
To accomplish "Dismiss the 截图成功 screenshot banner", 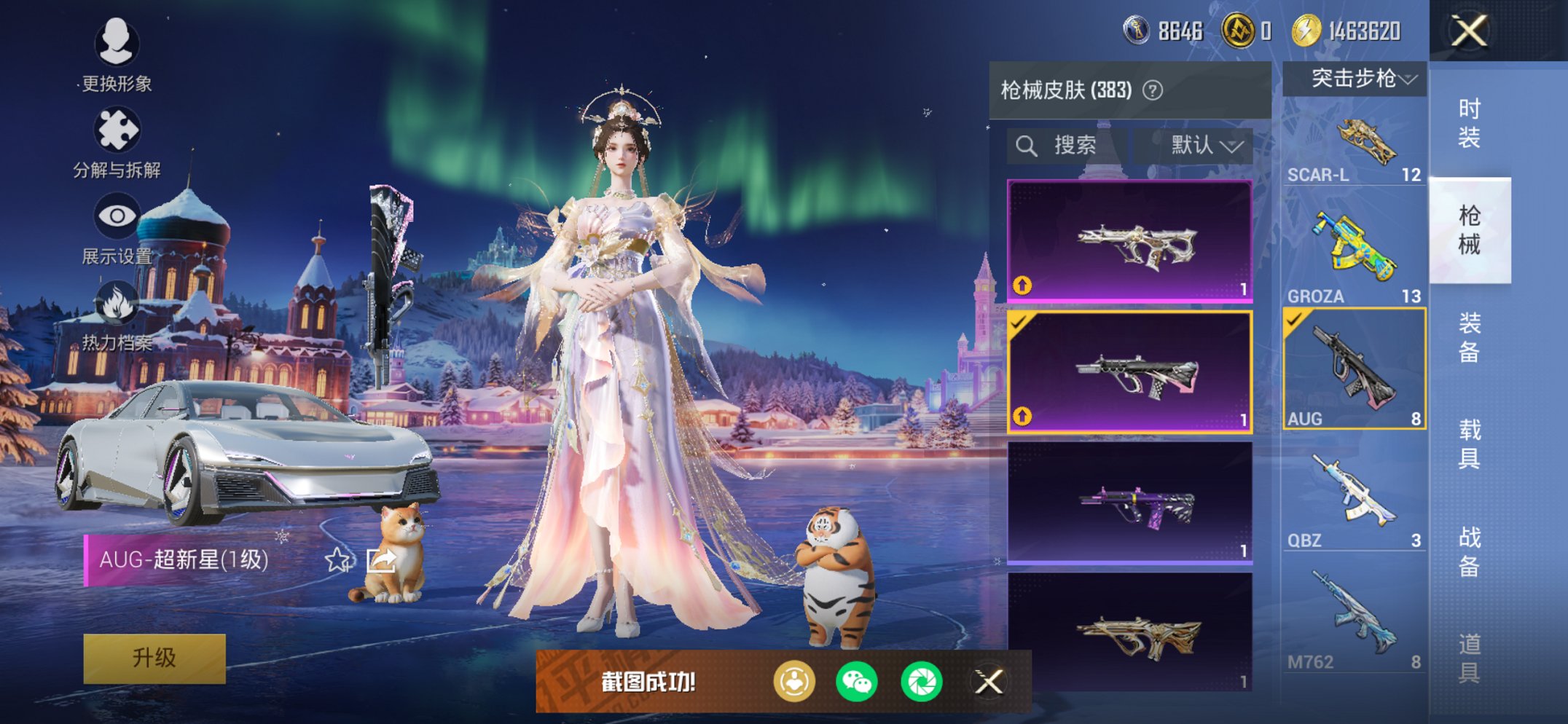I will click(x=989, y=682).
